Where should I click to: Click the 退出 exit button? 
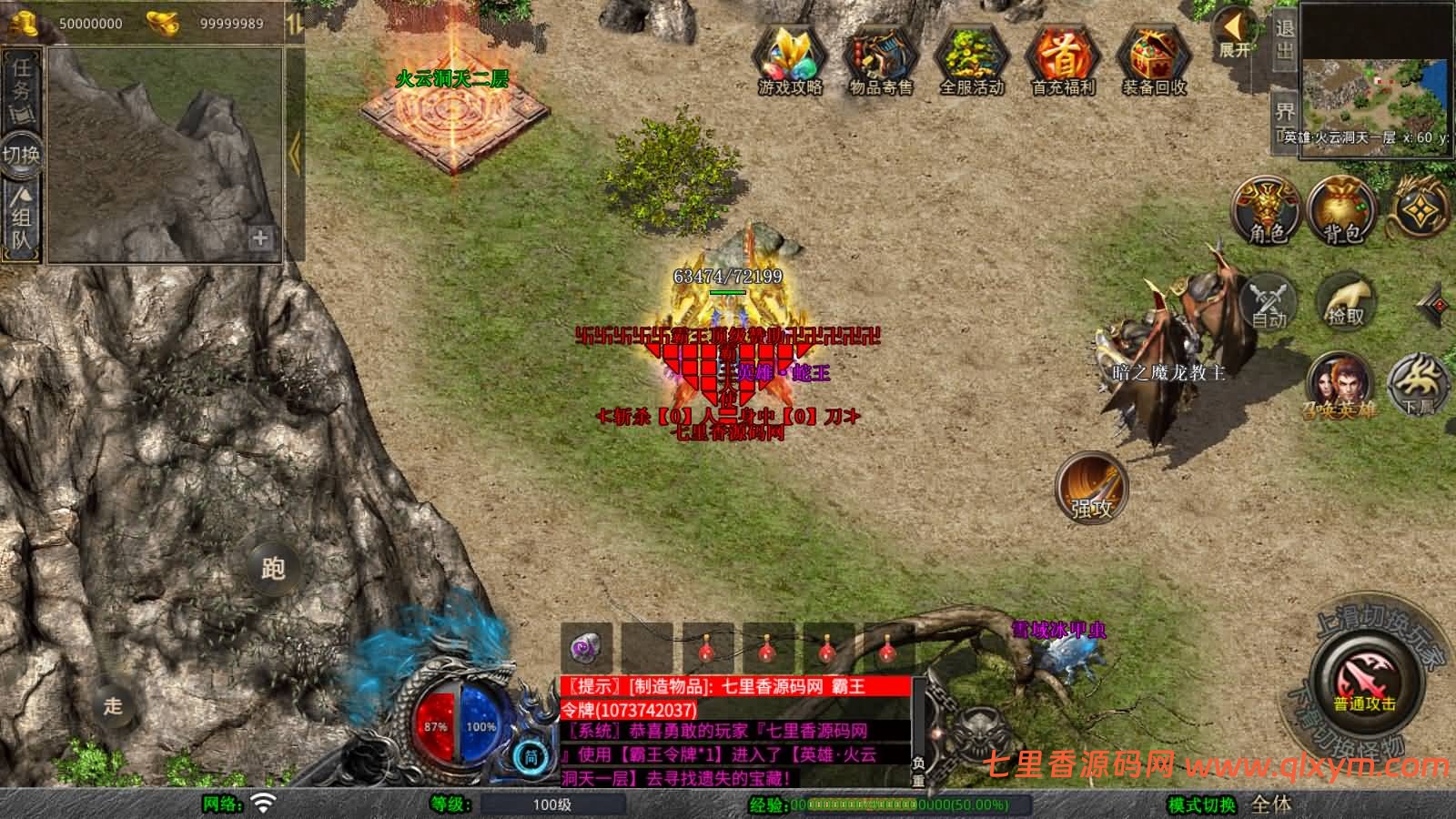(x=1284, y=40)
